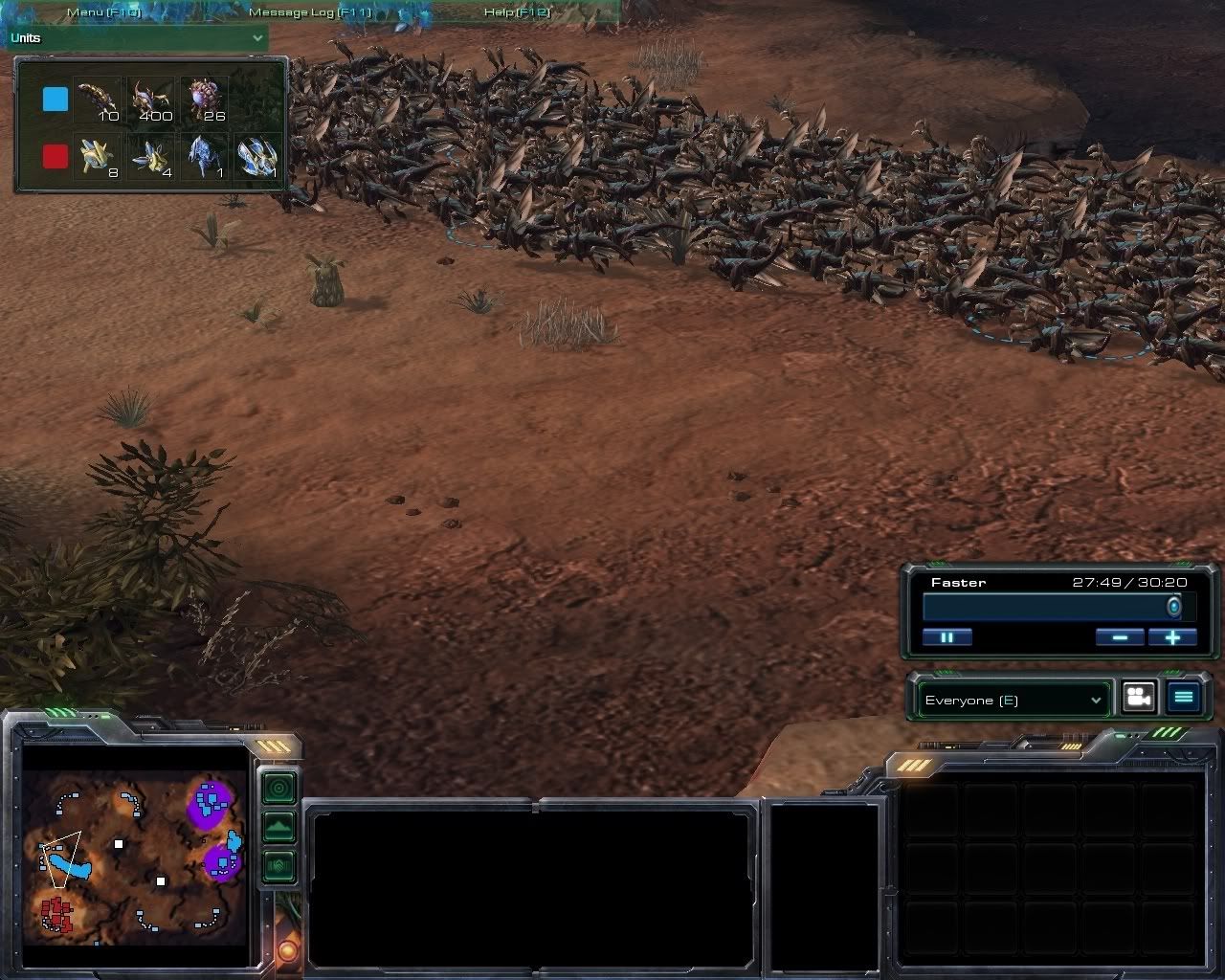Click the minimap

[x=135, y=856]
